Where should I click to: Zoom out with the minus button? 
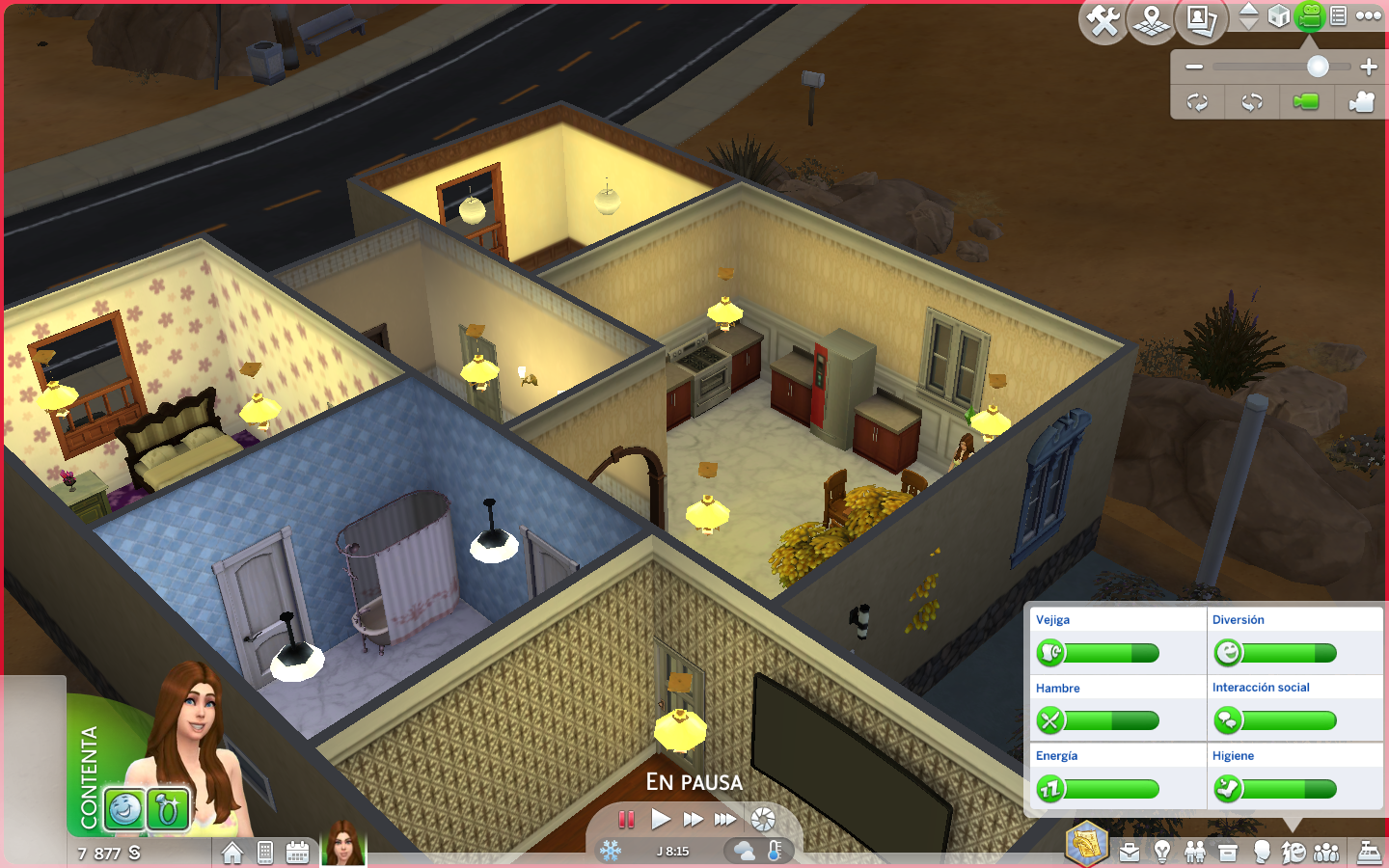point(1194,67)
